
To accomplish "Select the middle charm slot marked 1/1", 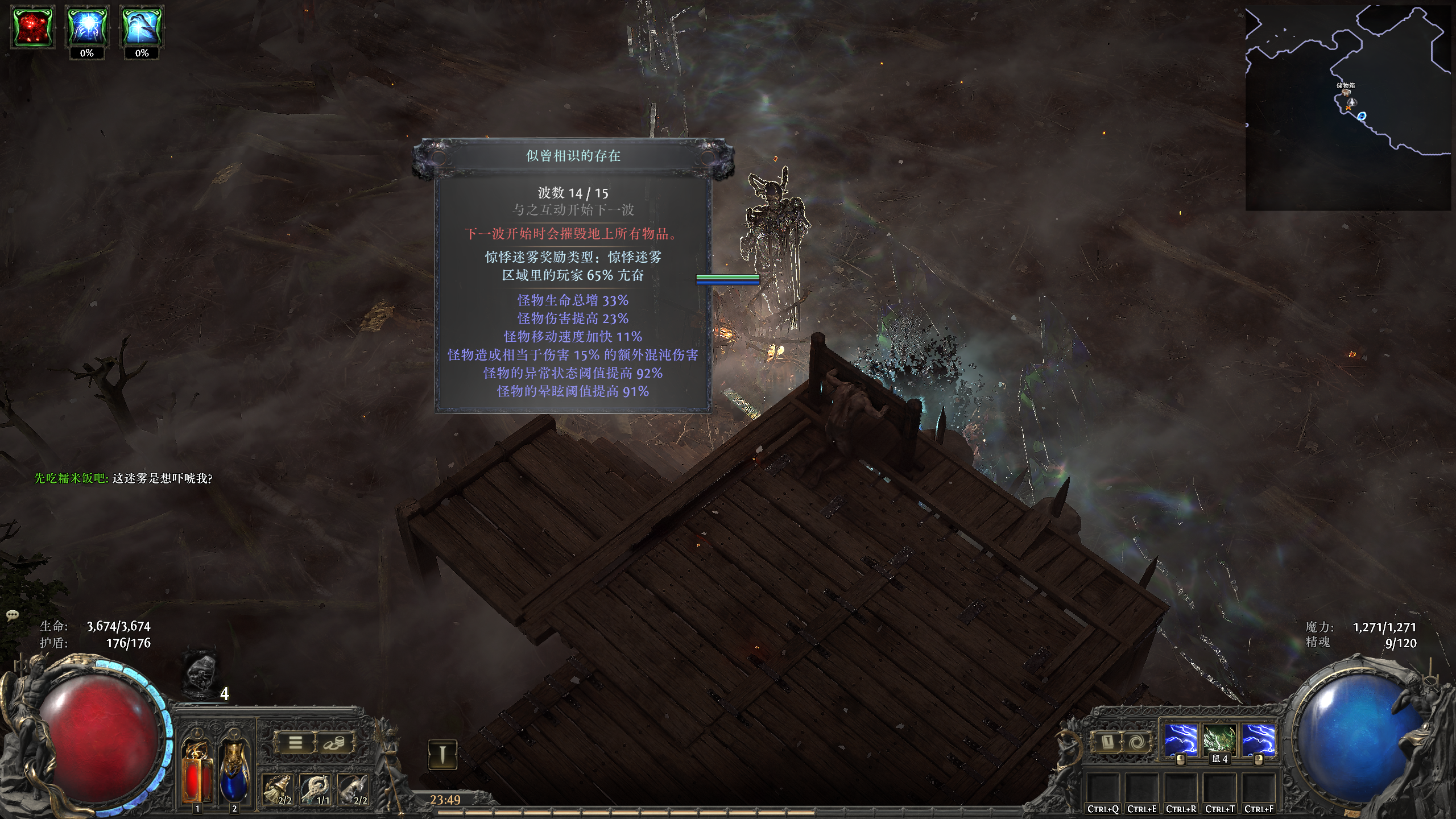I will [x=317, y=790].
